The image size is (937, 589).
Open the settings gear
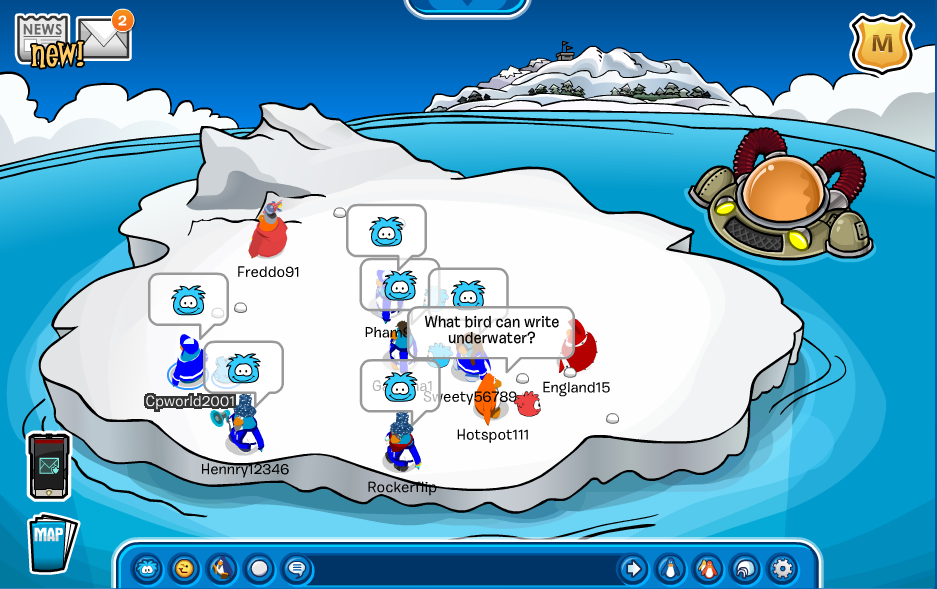[782, 569]
